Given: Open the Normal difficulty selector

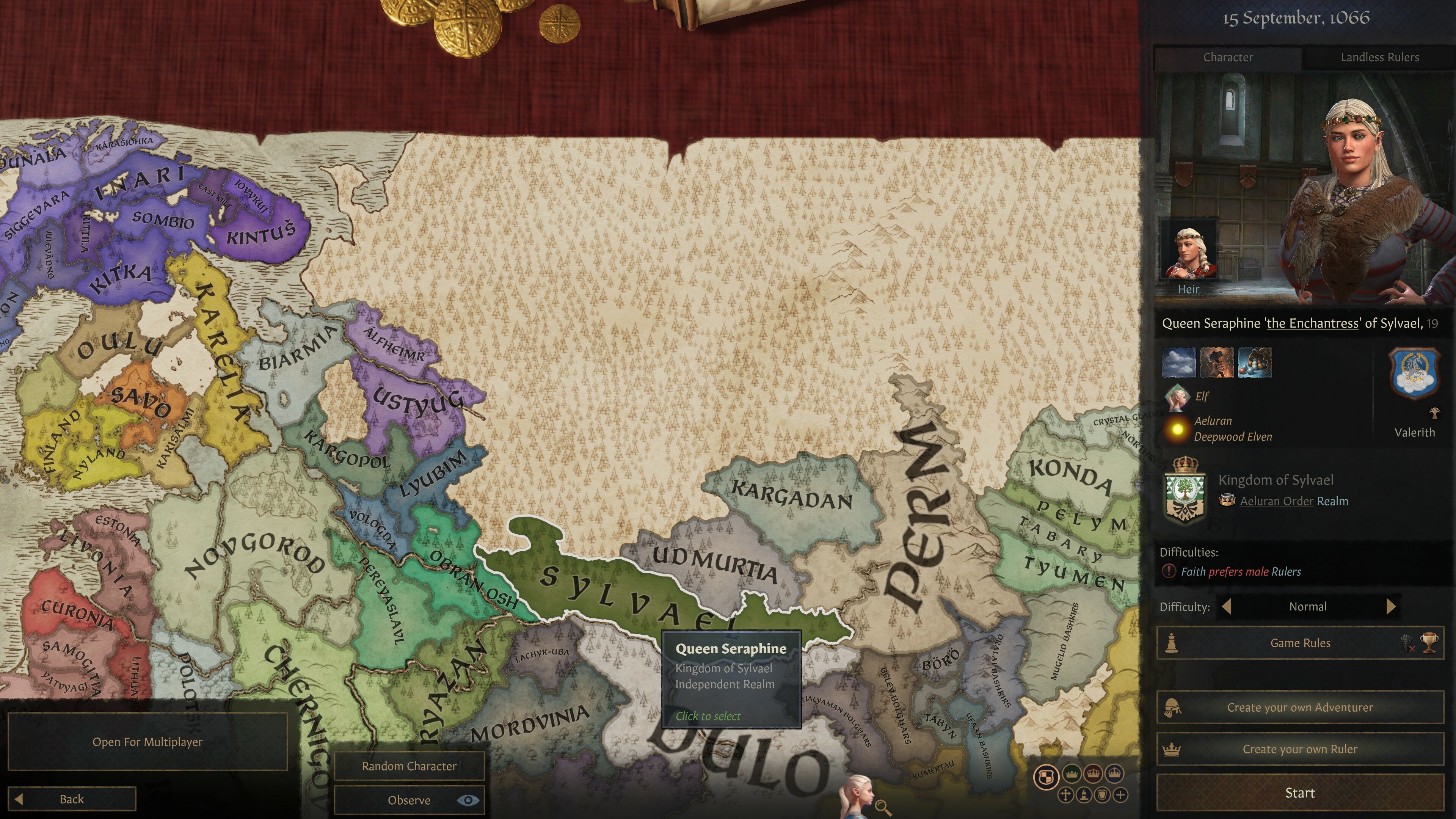Looking at the screenshot, I should (1309, 607).
